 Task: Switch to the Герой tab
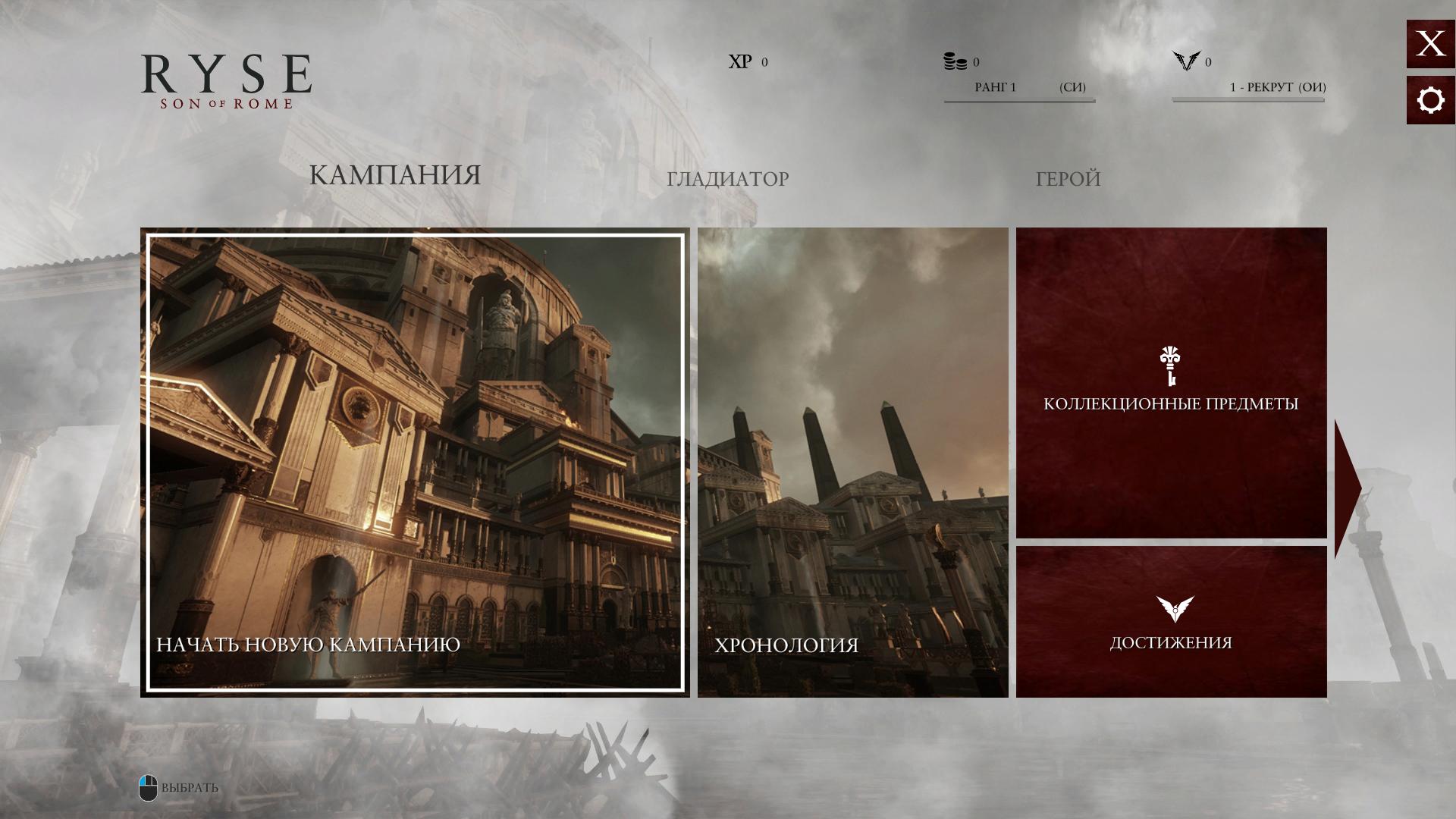coord(1068,179)
